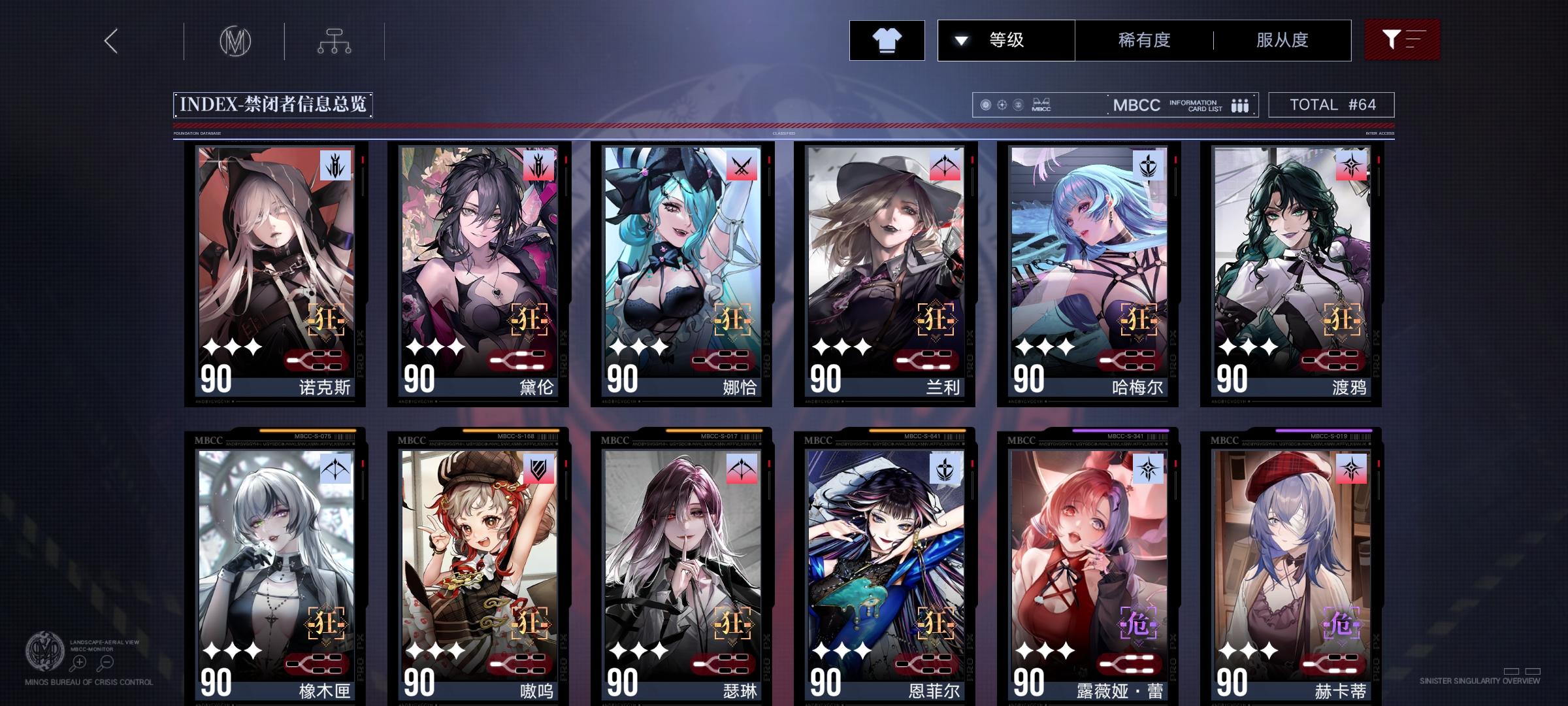
Task: Open the red funnel filter panel
Action: coord(1402,40)
